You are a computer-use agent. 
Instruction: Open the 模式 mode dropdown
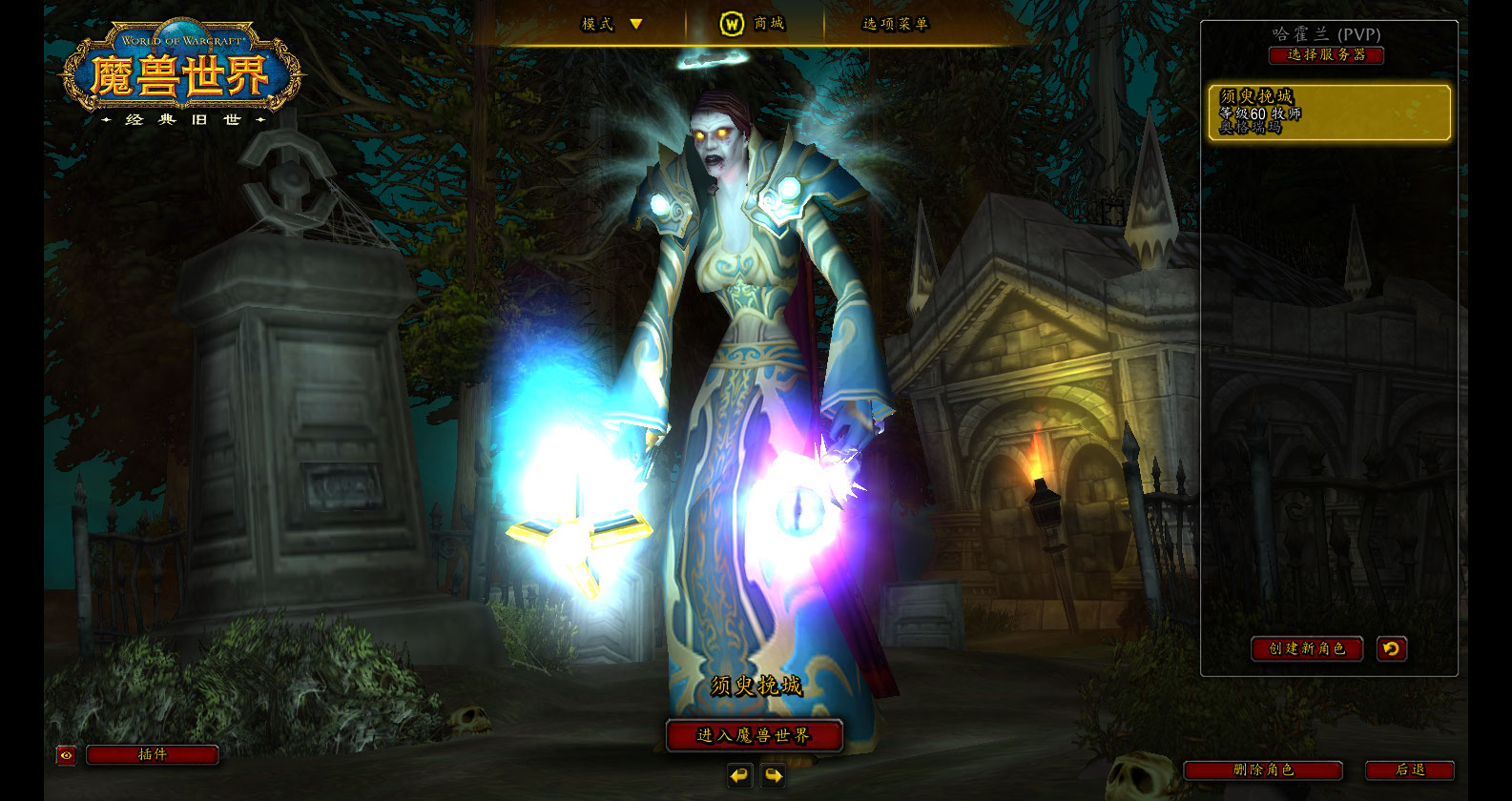point(612,24)
